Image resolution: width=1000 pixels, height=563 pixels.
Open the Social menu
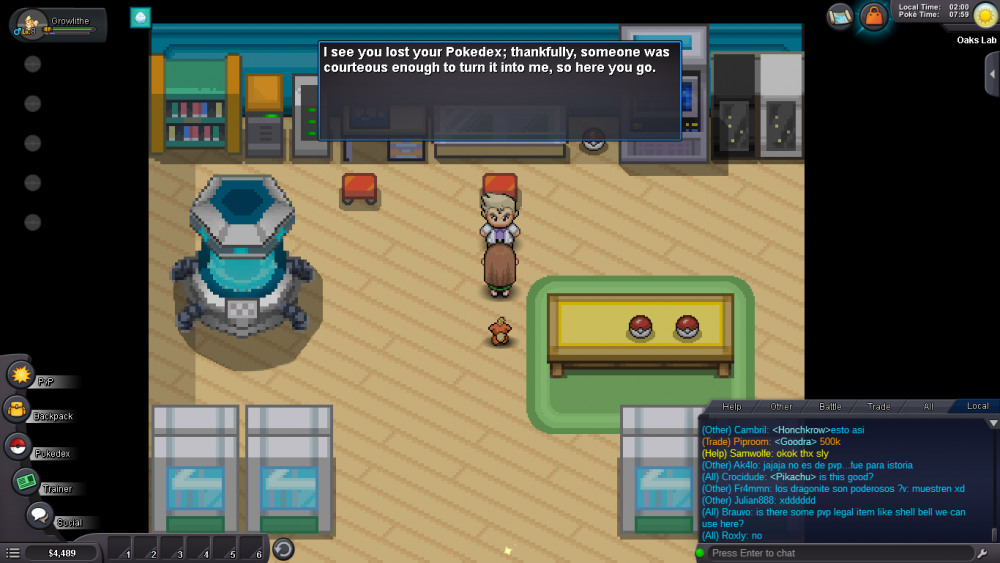[x=39, y=516]
